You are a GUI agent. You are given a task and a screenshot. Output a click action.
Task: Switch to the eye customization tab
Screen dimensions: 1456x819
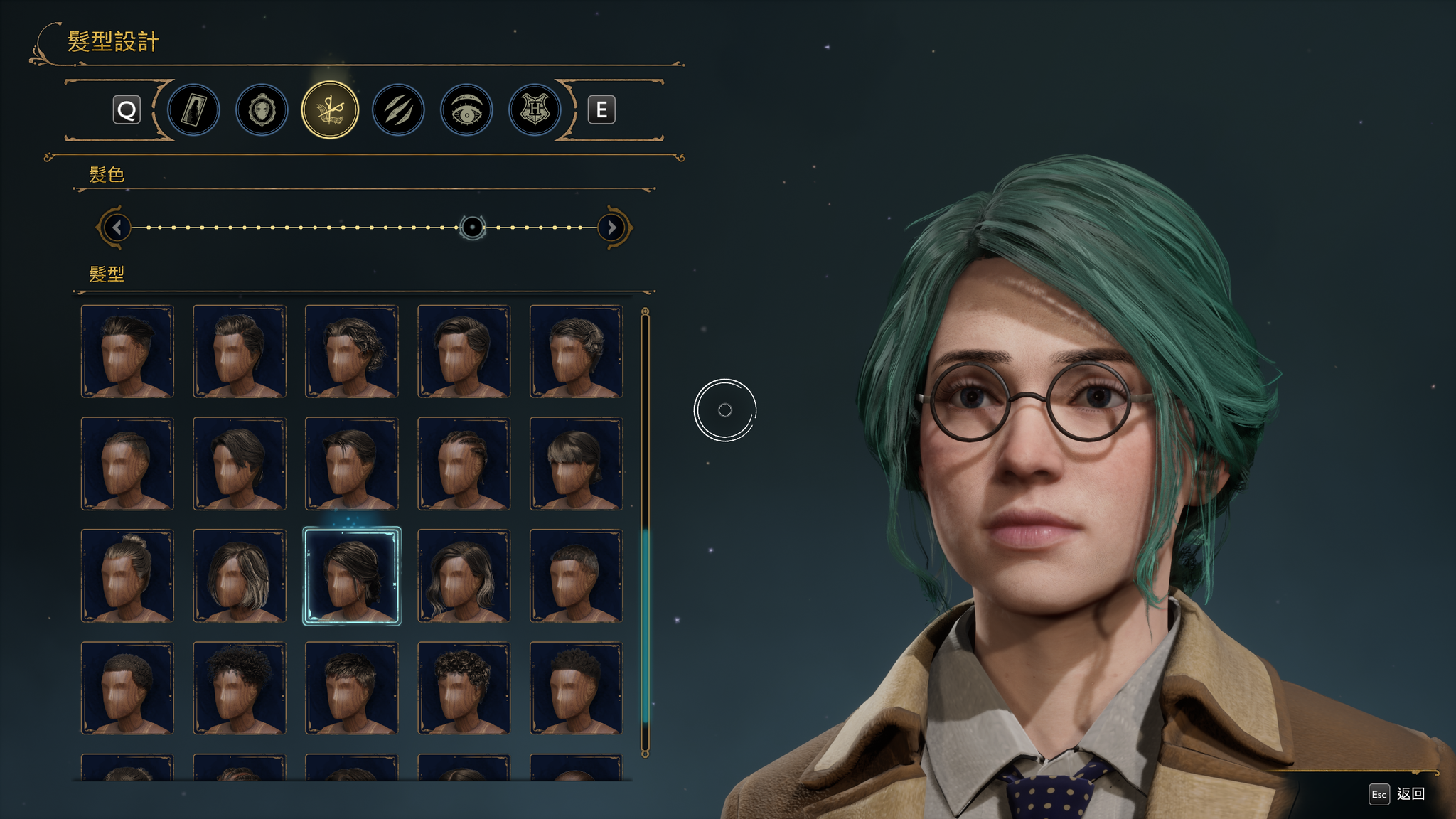coord(466,110)
